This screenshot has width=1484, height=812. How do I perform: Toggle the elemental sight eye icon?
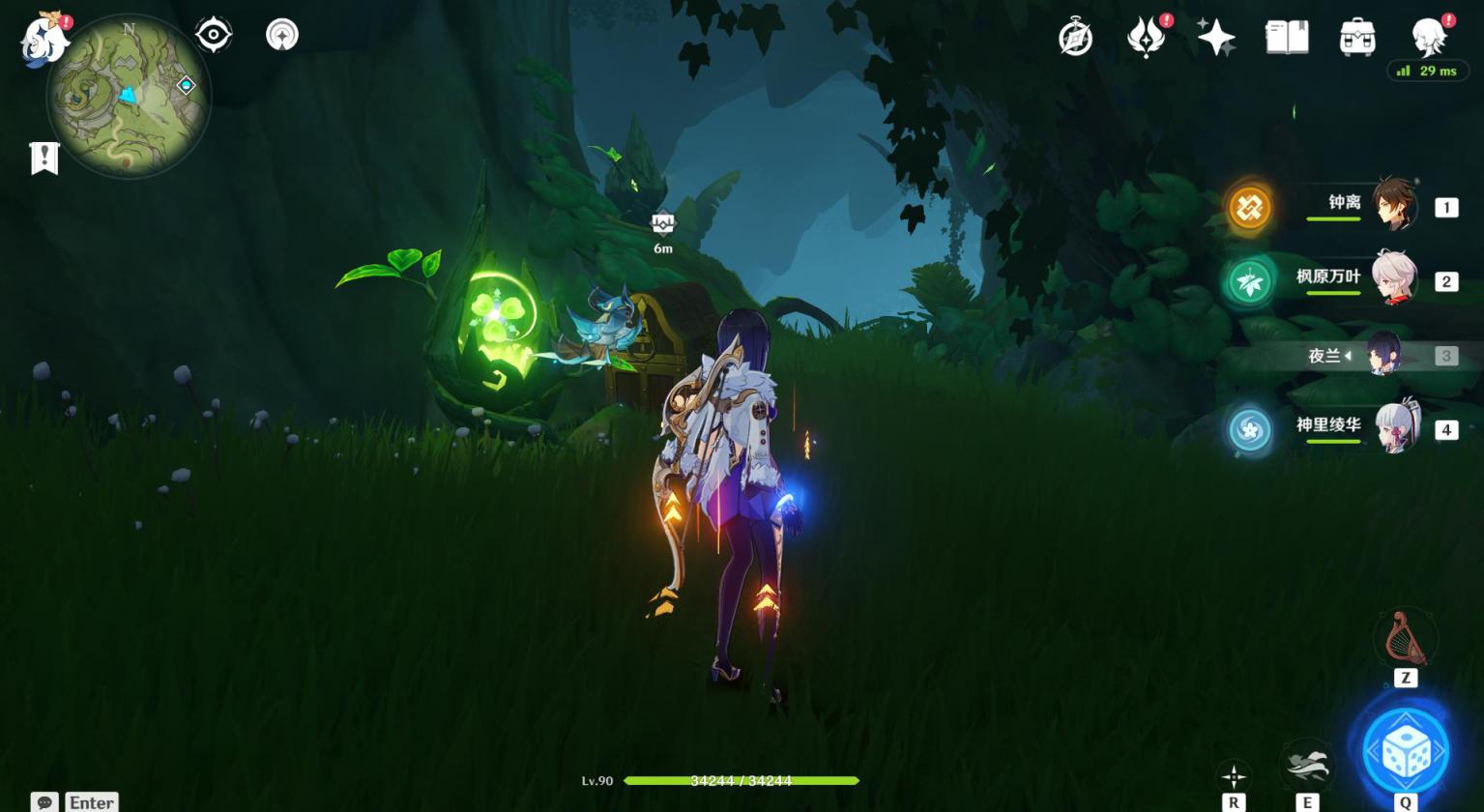[x=213, y=35]
